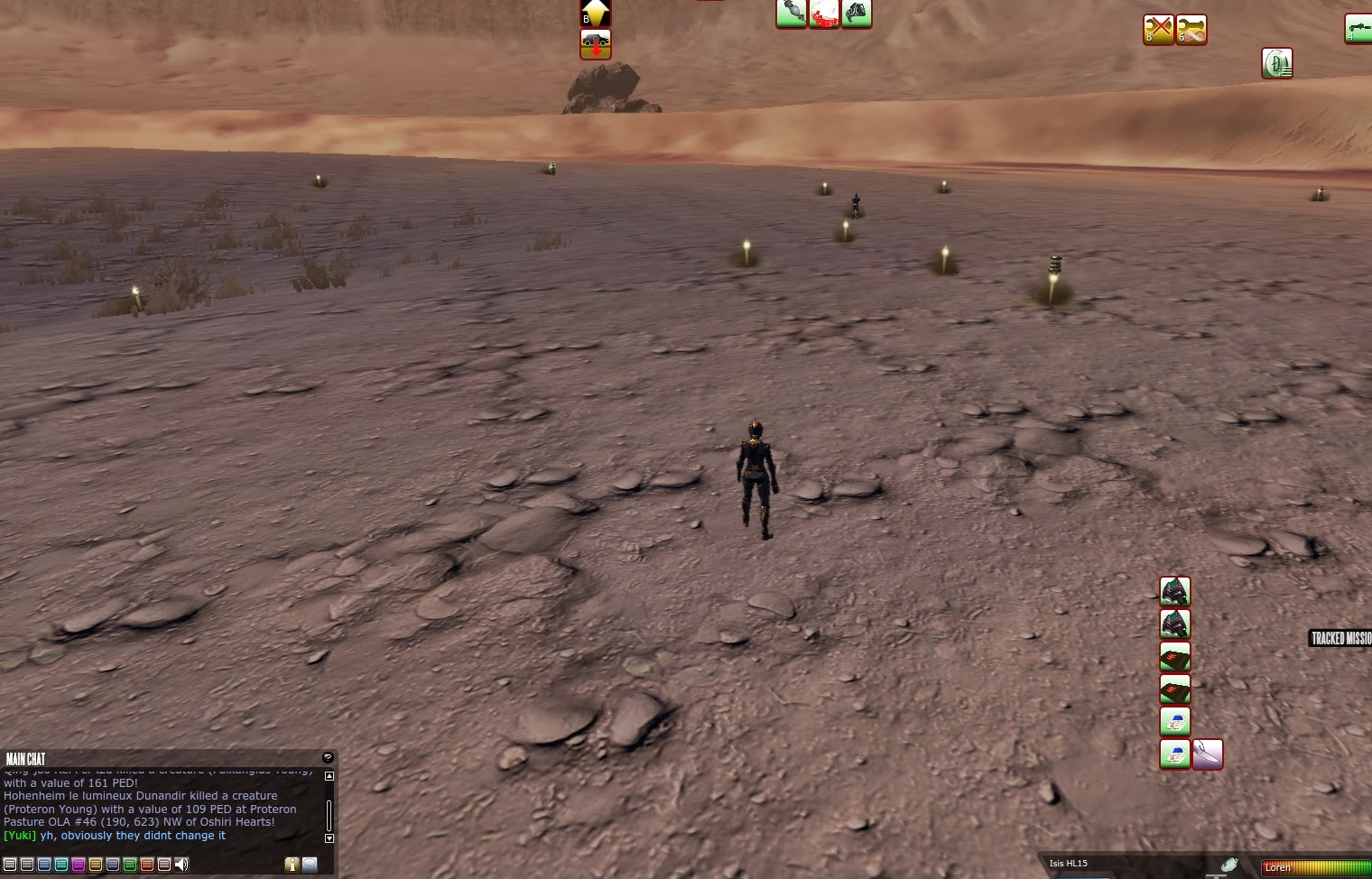Select the rifle icon labeled 4

(x=1358, y=27)
